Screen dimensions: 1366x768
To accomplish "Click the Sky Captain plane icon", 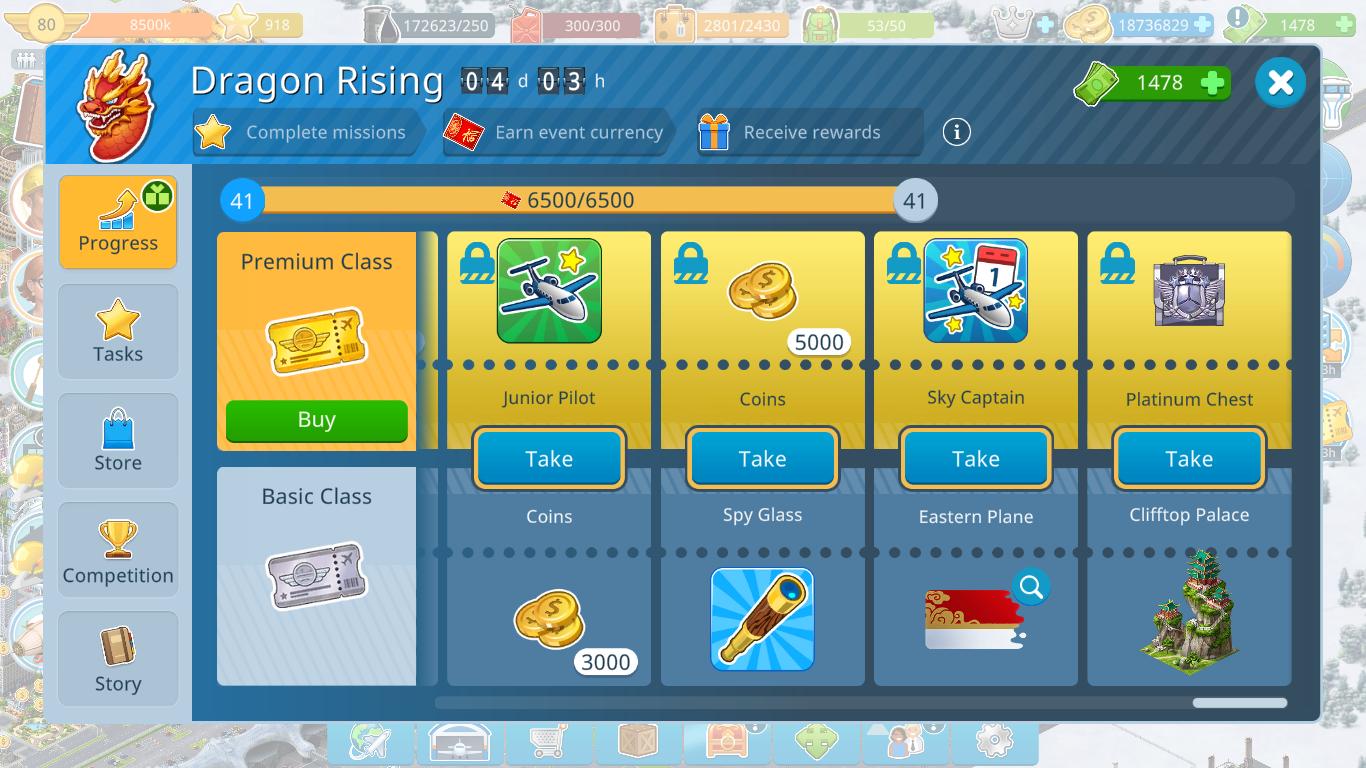I will pos(975,291).
